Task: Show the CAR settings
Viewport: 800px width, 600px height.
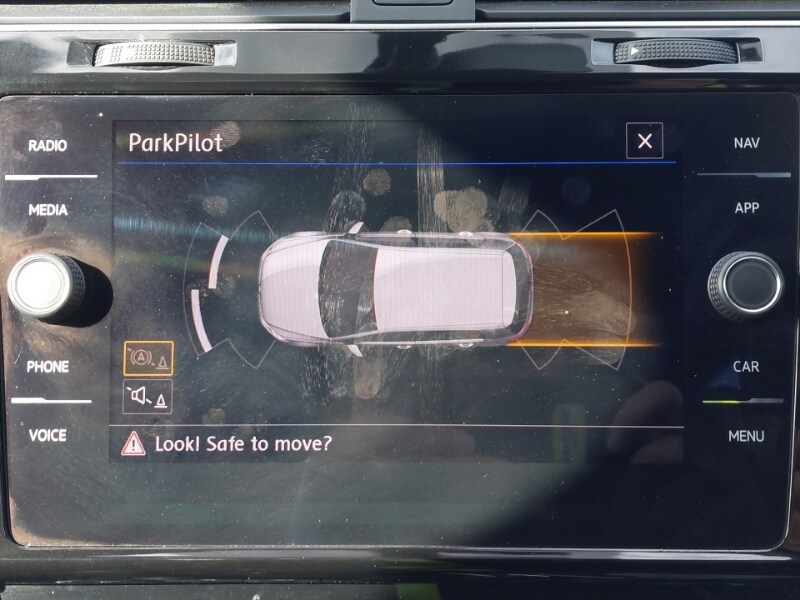Action: [x=746, y=367]
